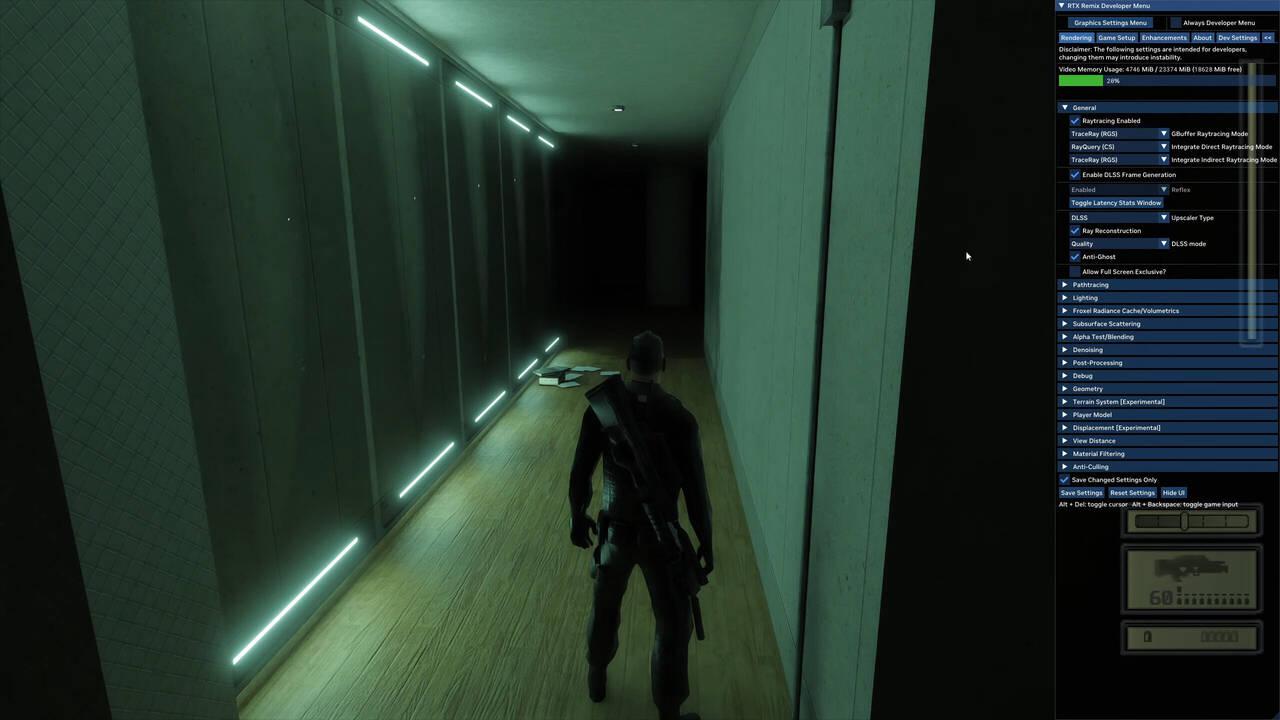Click the arrow icon beside Pathtracing section
Viewport: 1280px width, 720px height.
pos(1064,284)
